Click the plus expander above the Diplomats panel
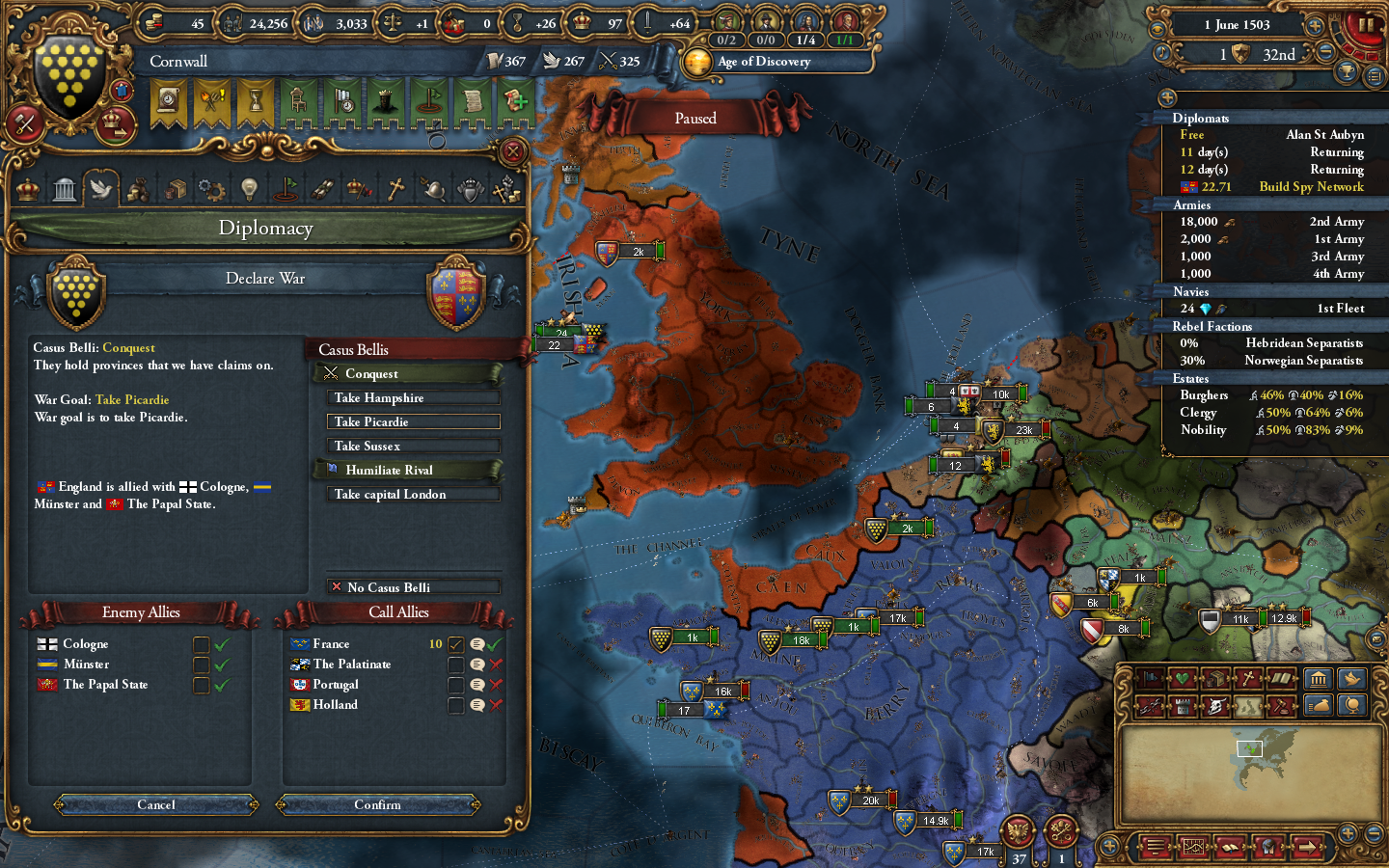 [1169, 97]
